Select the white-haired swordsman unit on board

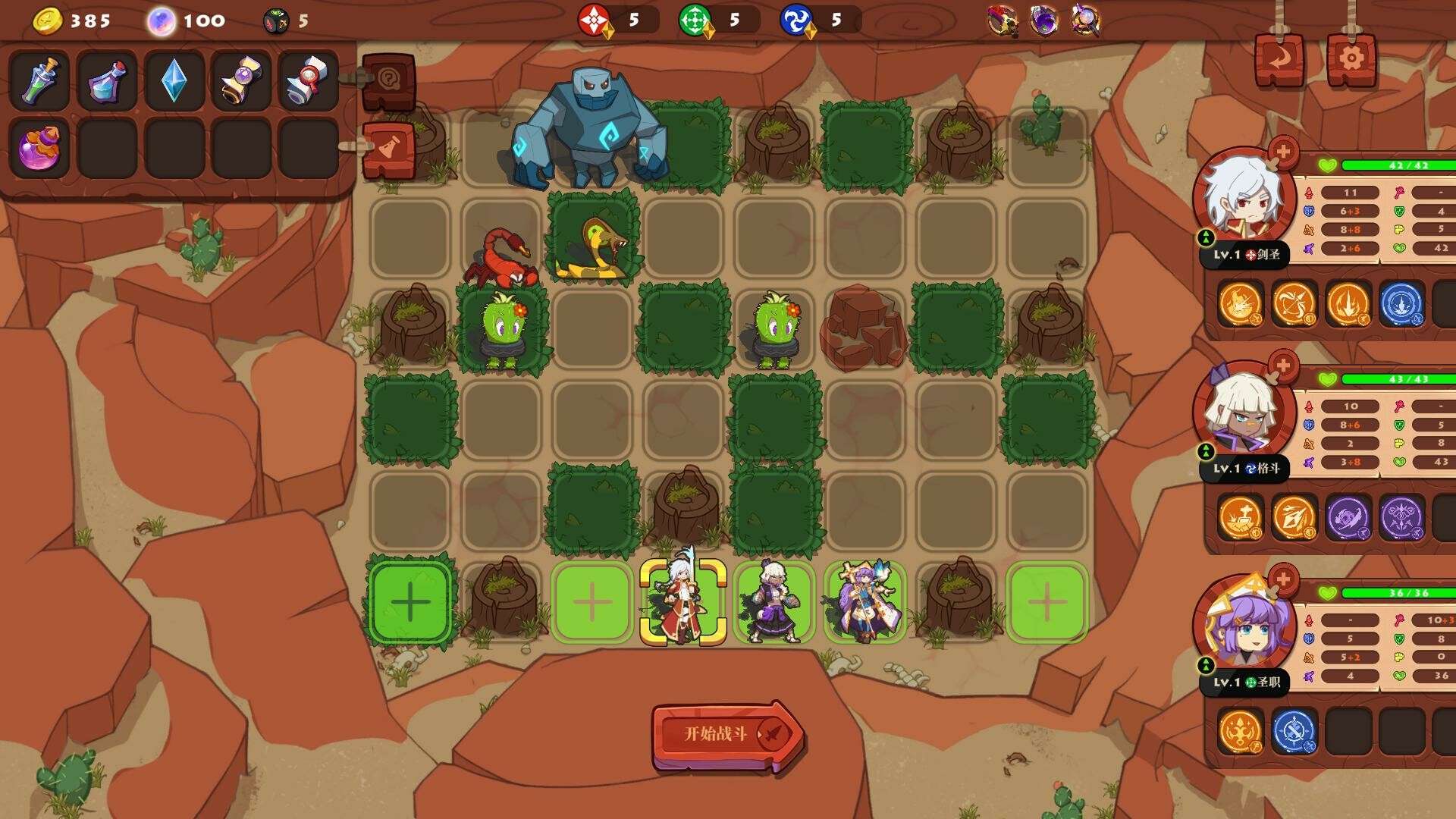click(x=683, y=601)
